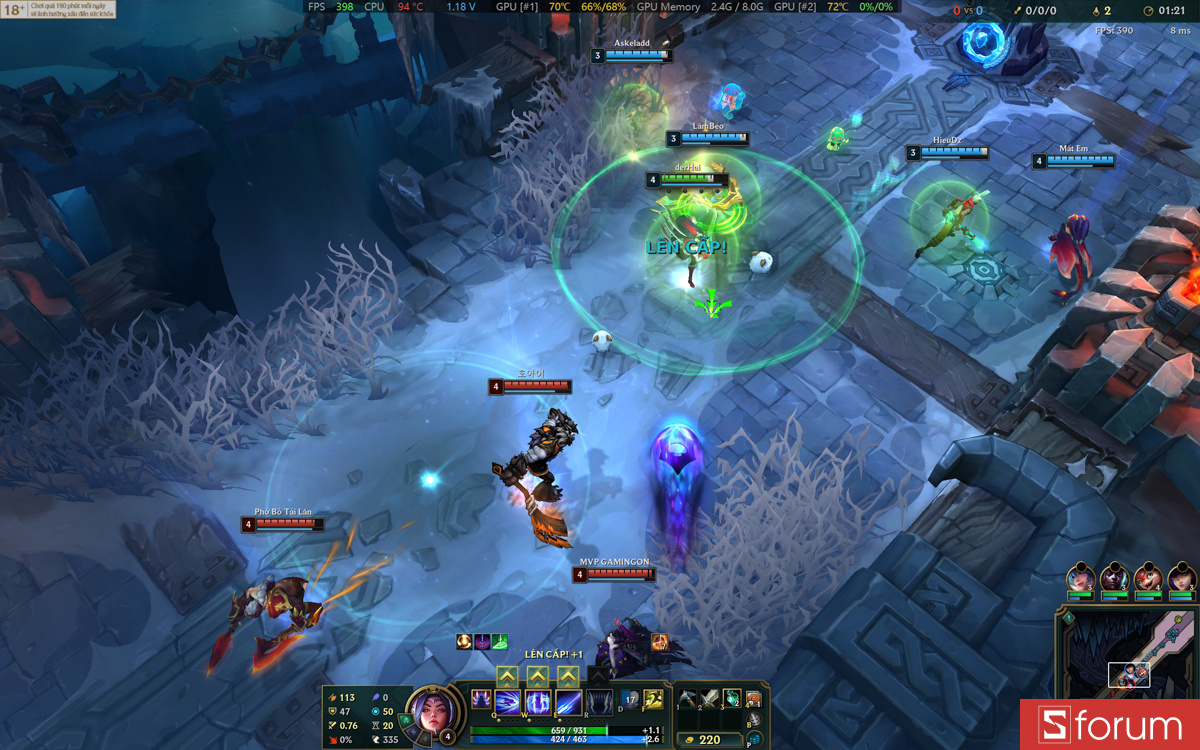Open the champion portrait at the HUD
The image size is (1200, 750).
[431, 711]
